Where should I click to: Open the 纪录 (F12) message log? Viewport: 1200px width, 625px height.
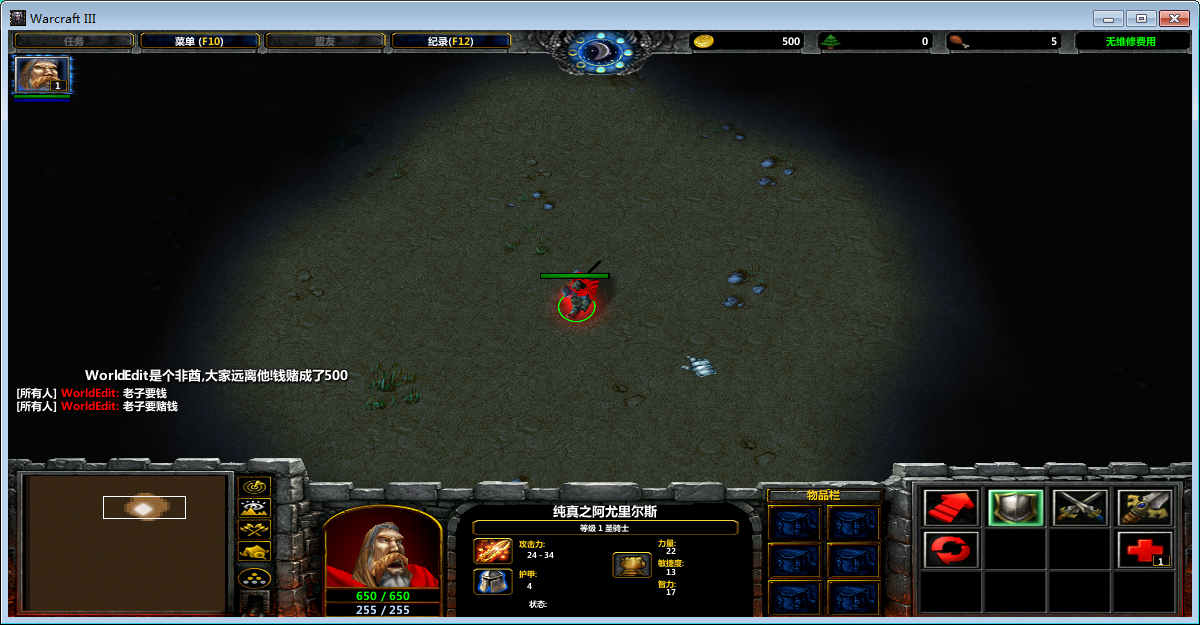pos(450,41)
